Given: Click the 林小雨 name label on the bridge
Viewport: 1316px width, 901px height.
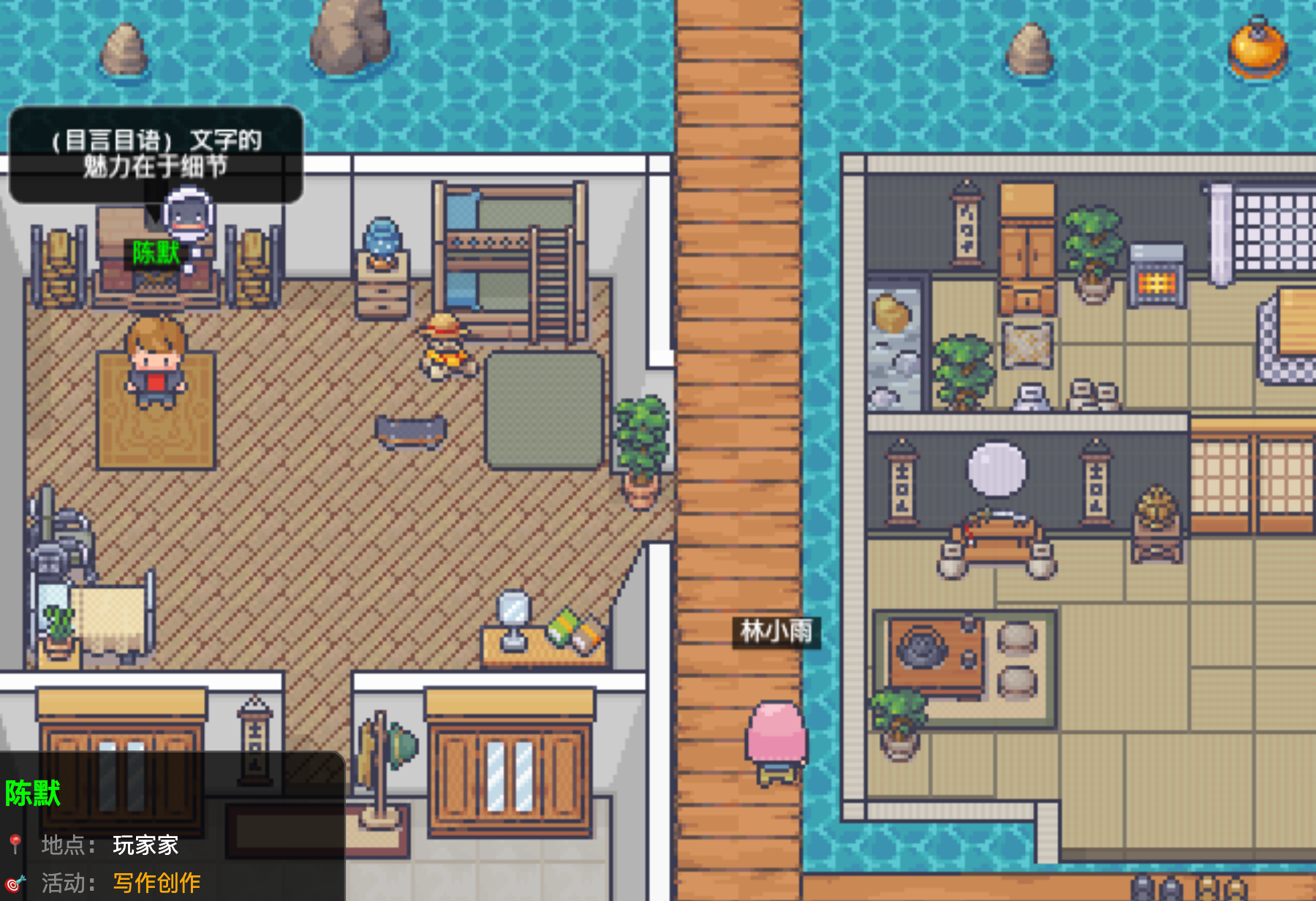Looking at the screenshot, I should point(776,631).
